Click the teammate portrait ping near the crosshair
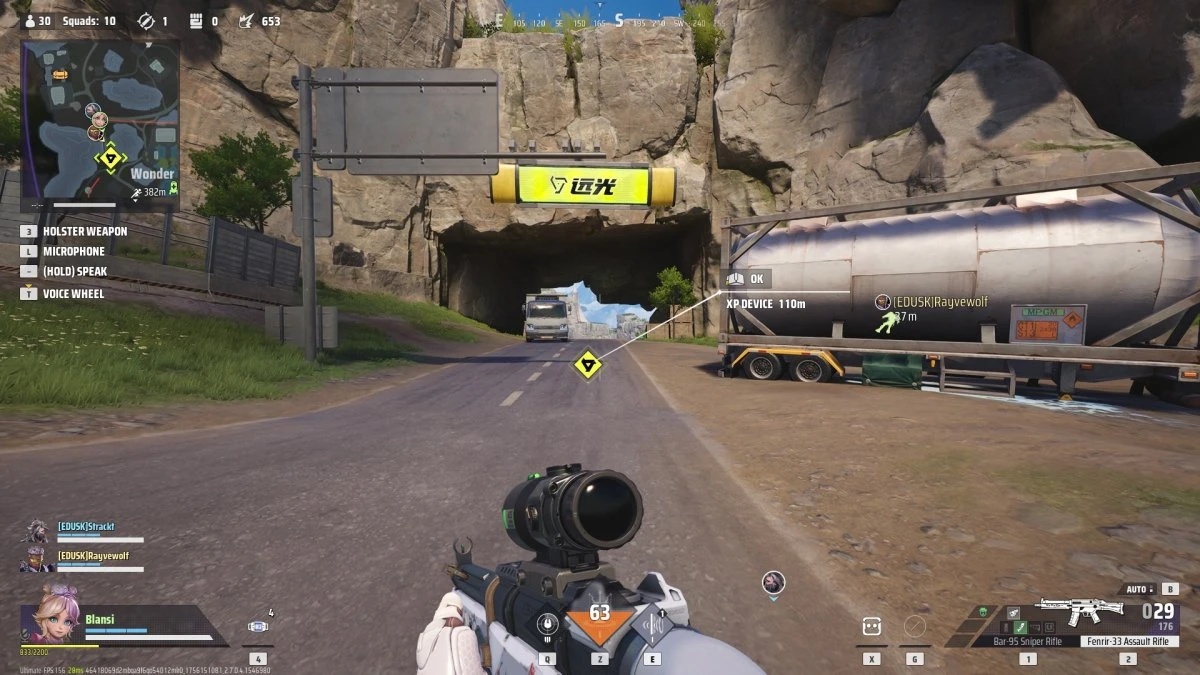This screenshot has width=1200, height=675. 772,582
